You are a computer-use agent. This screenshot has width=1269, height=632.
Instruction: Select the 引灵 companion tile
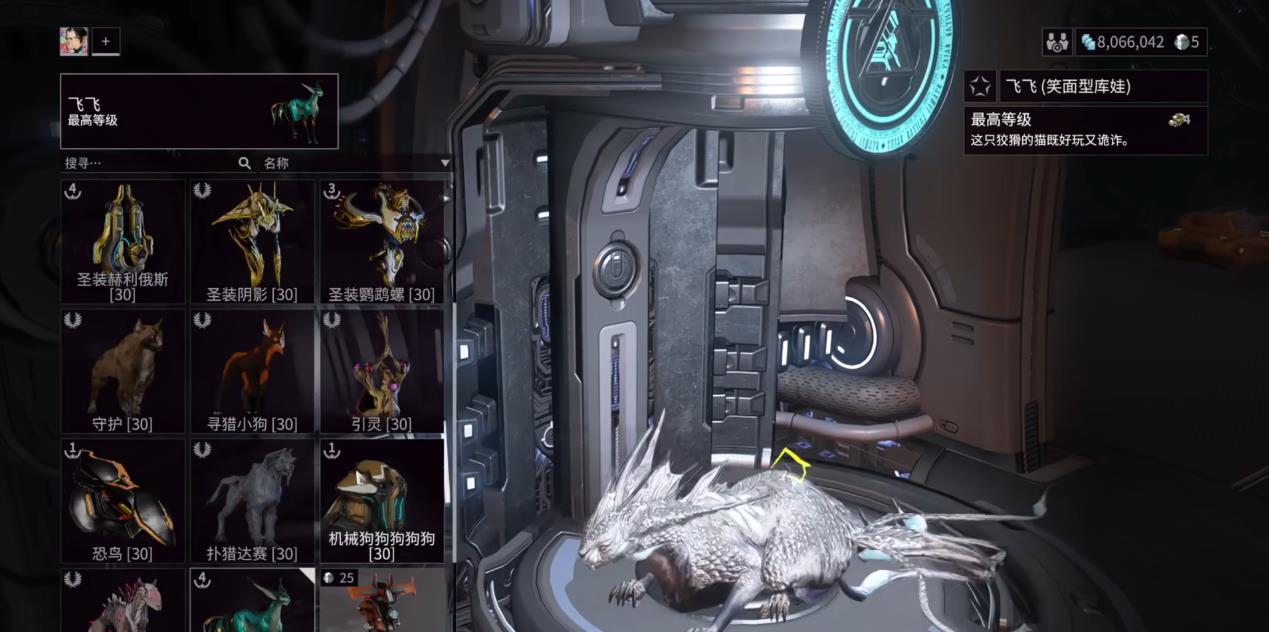click(x=381, y=371)
